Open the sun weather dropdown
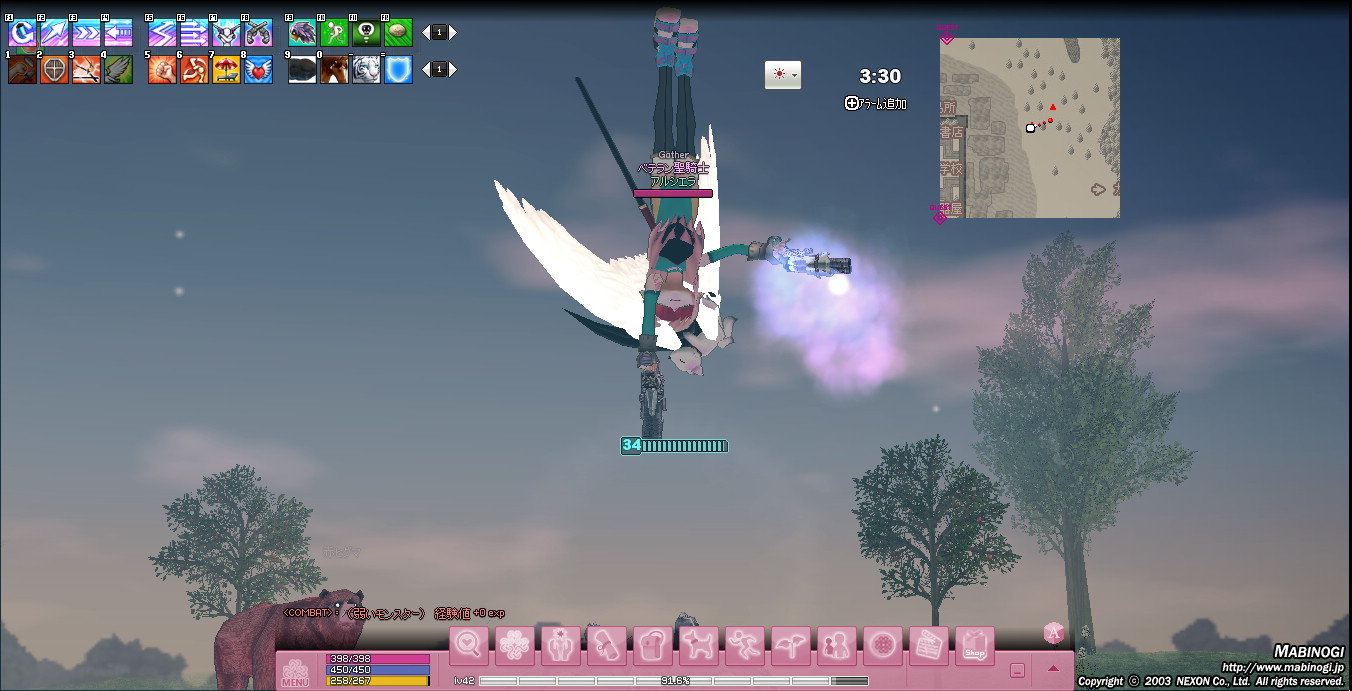The width and height of the screenshot is (1352, 691). point(782,75)
